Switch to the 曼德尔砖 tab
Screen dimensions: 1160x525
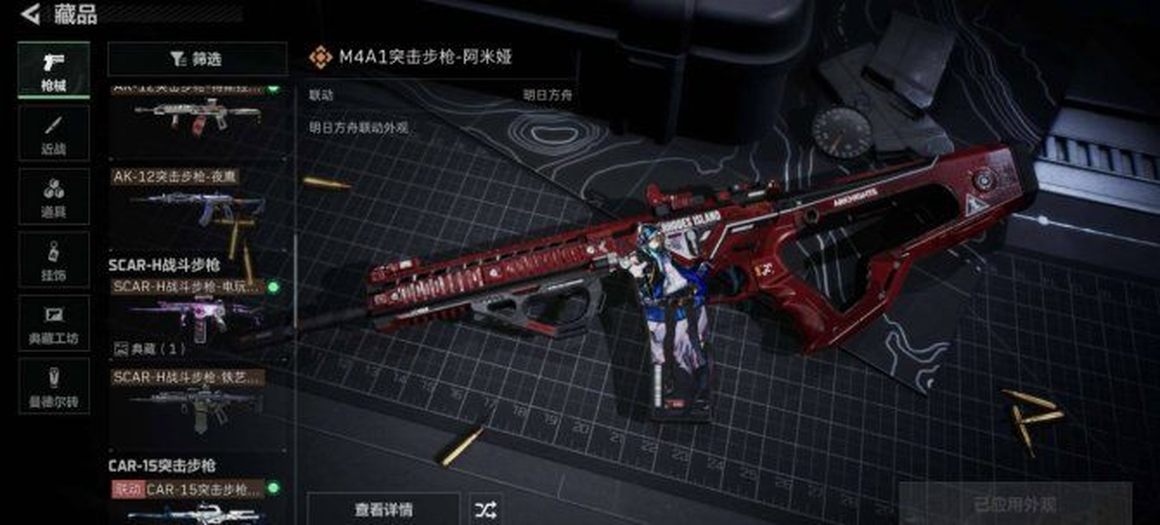53,386
